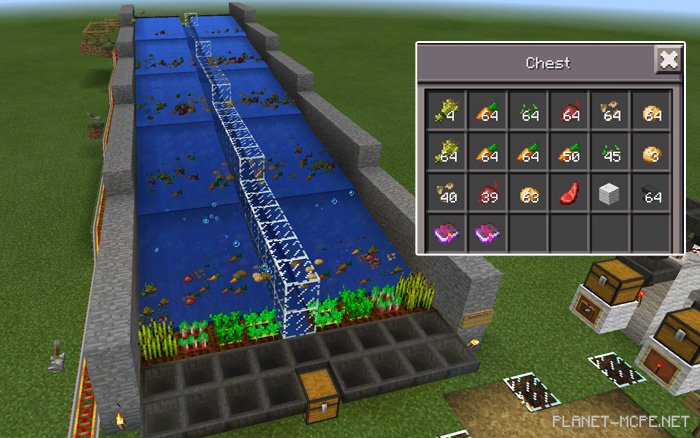Select the black item stack of 64

652,194
